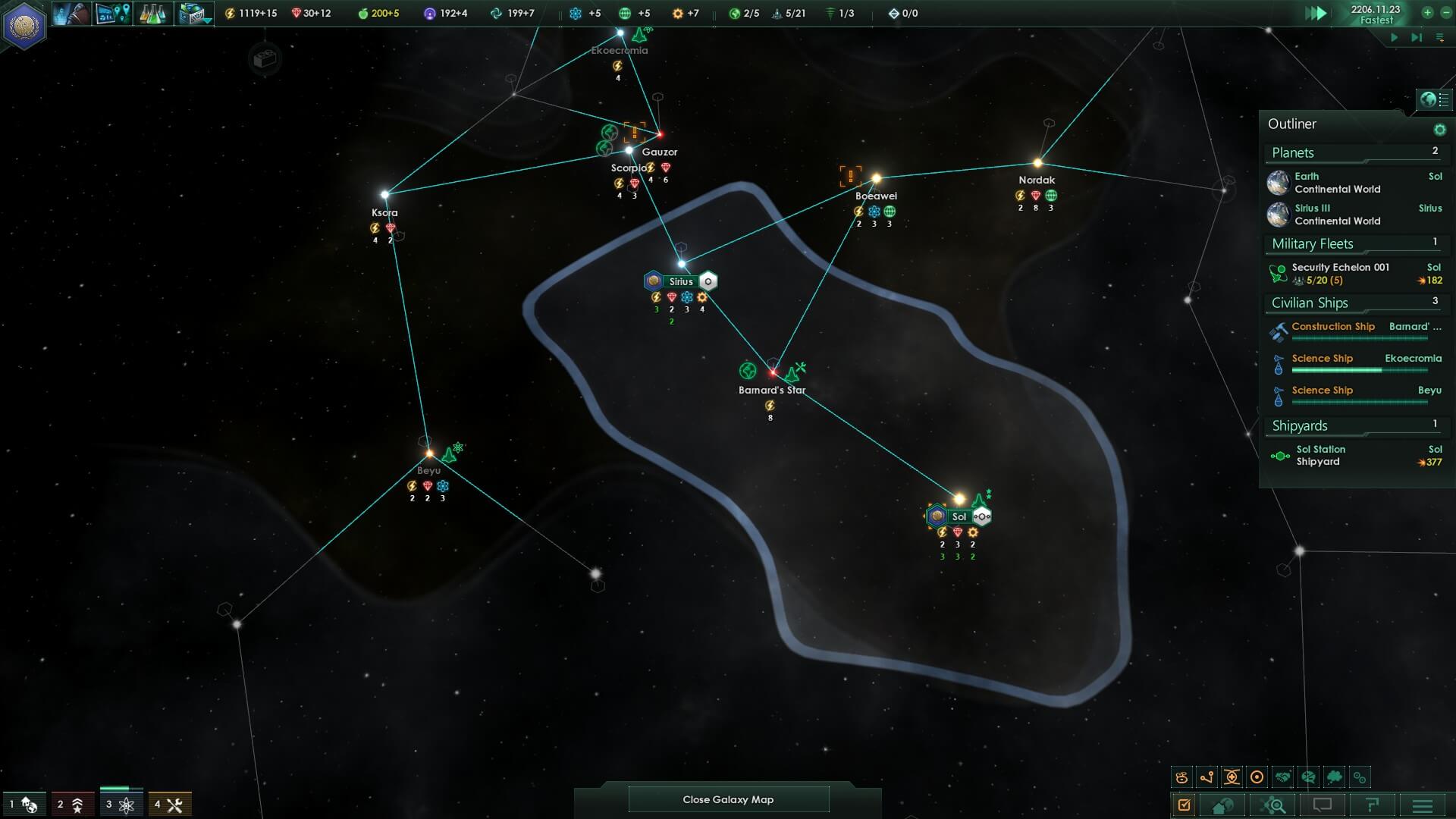Toggle the Outliner globe list button

coord(1435,99)
